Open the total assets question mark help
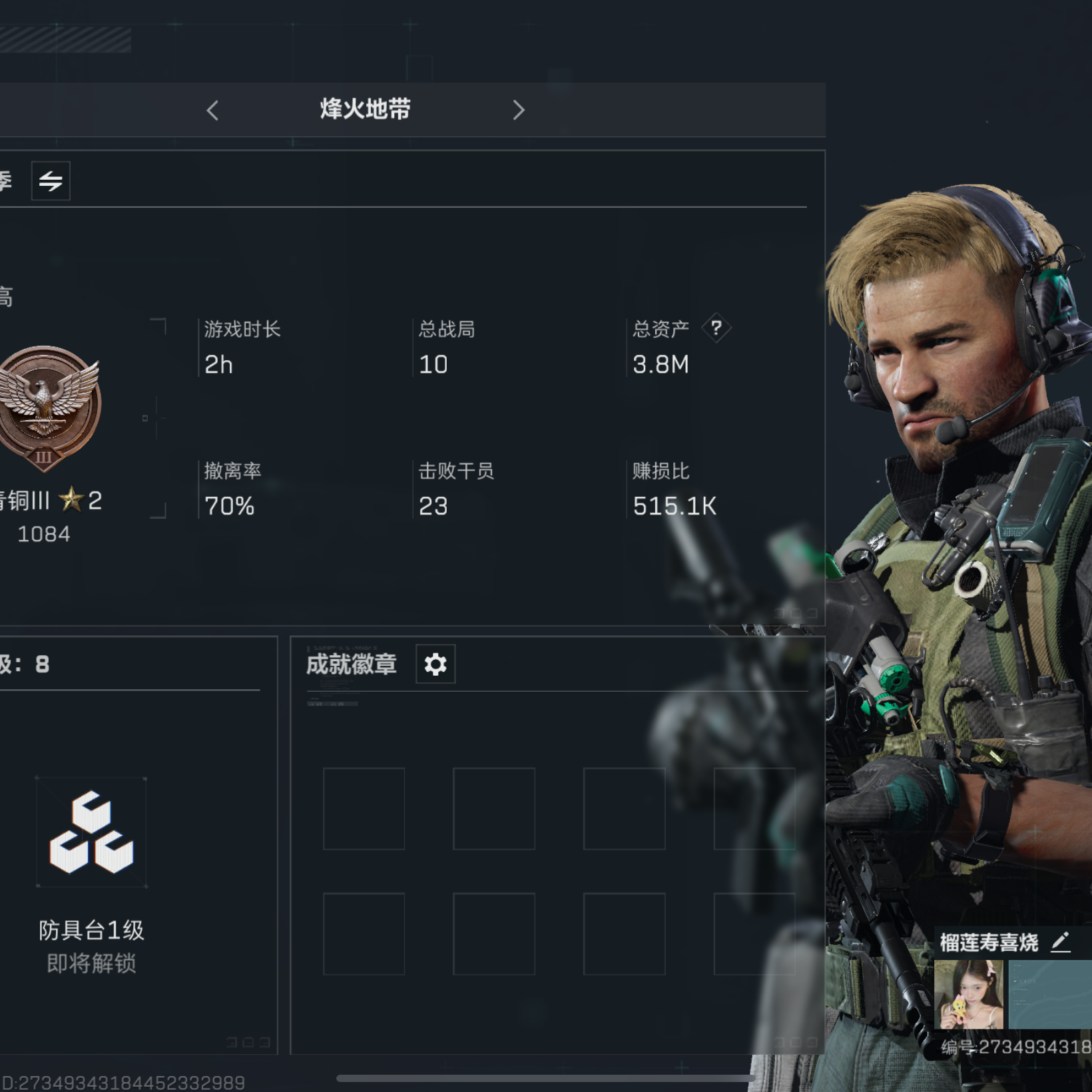Image resolution: width=1092 pixels, height=1092 pixels. tap(716, 328)
